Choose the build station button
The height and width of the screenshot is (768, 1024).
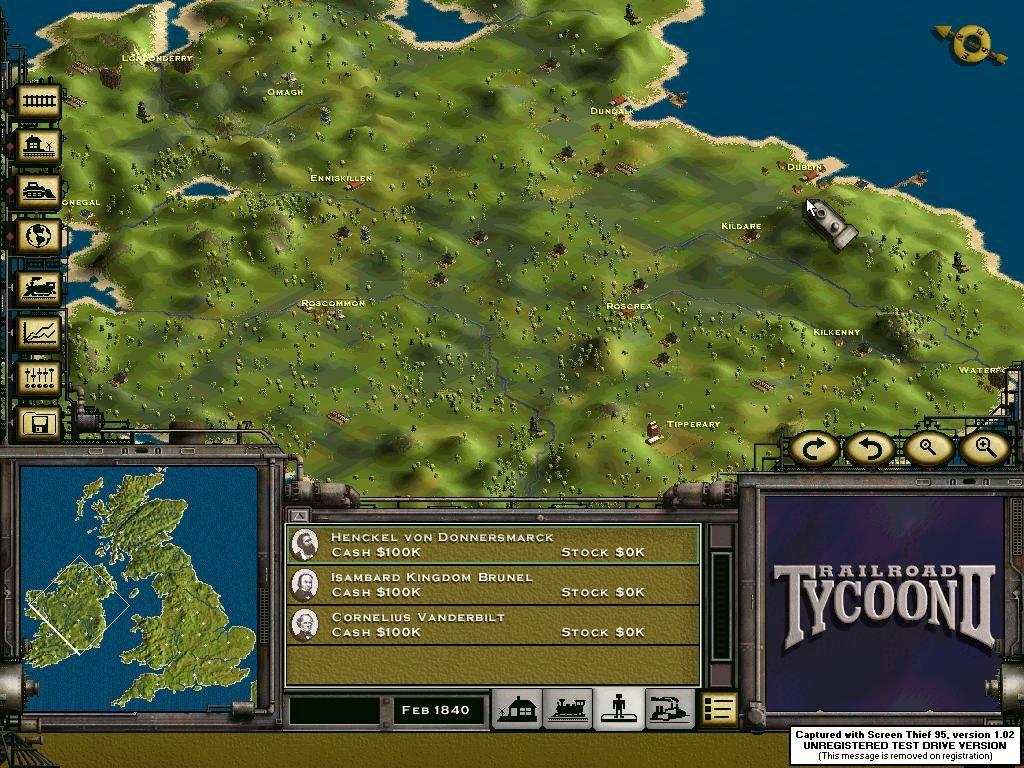(x=40, y=147)
